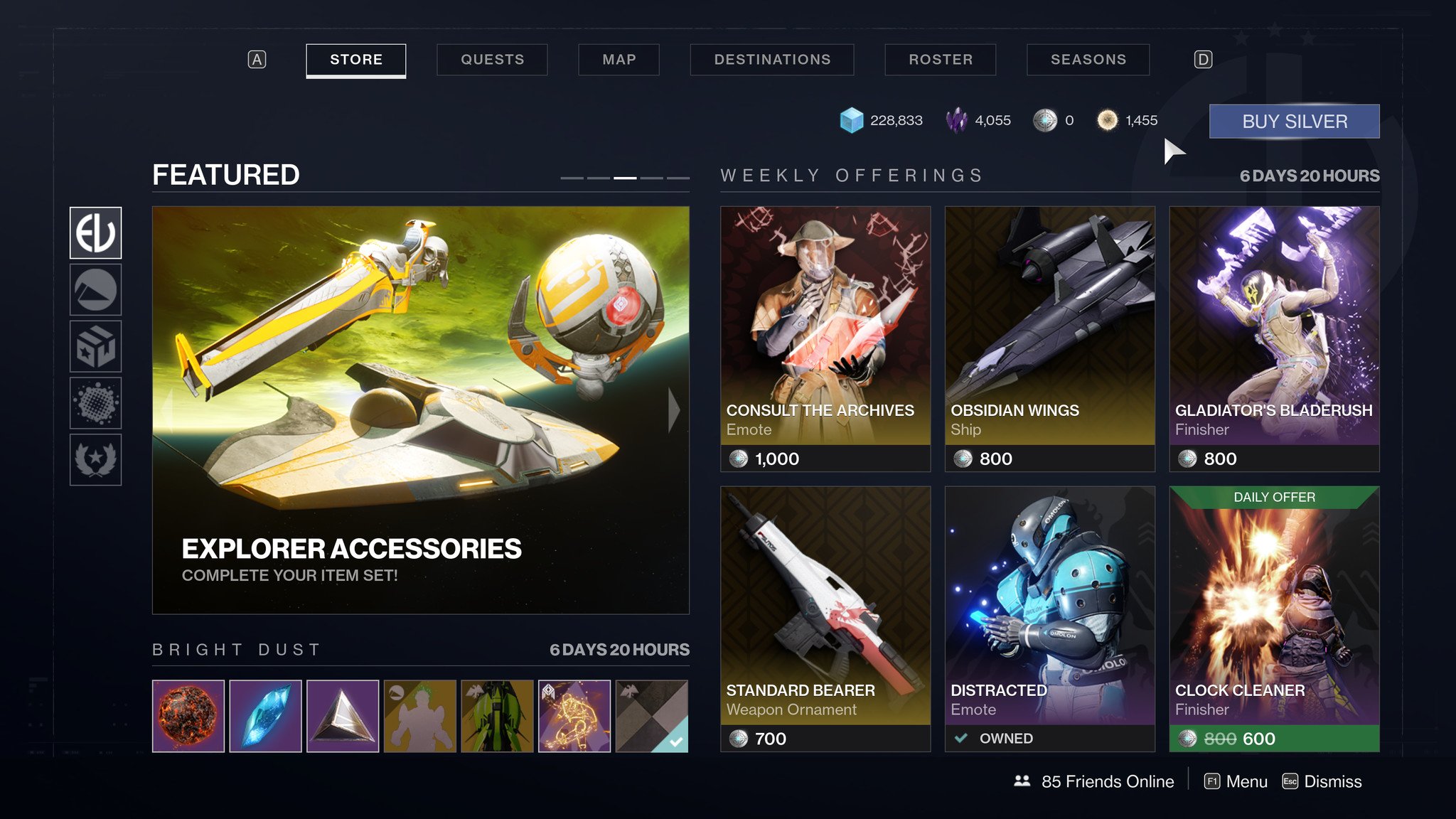This screenshot has width=1456, height=819.
Task: Open the triangle-circle category icon in sidebar
Action: (95, 289)
